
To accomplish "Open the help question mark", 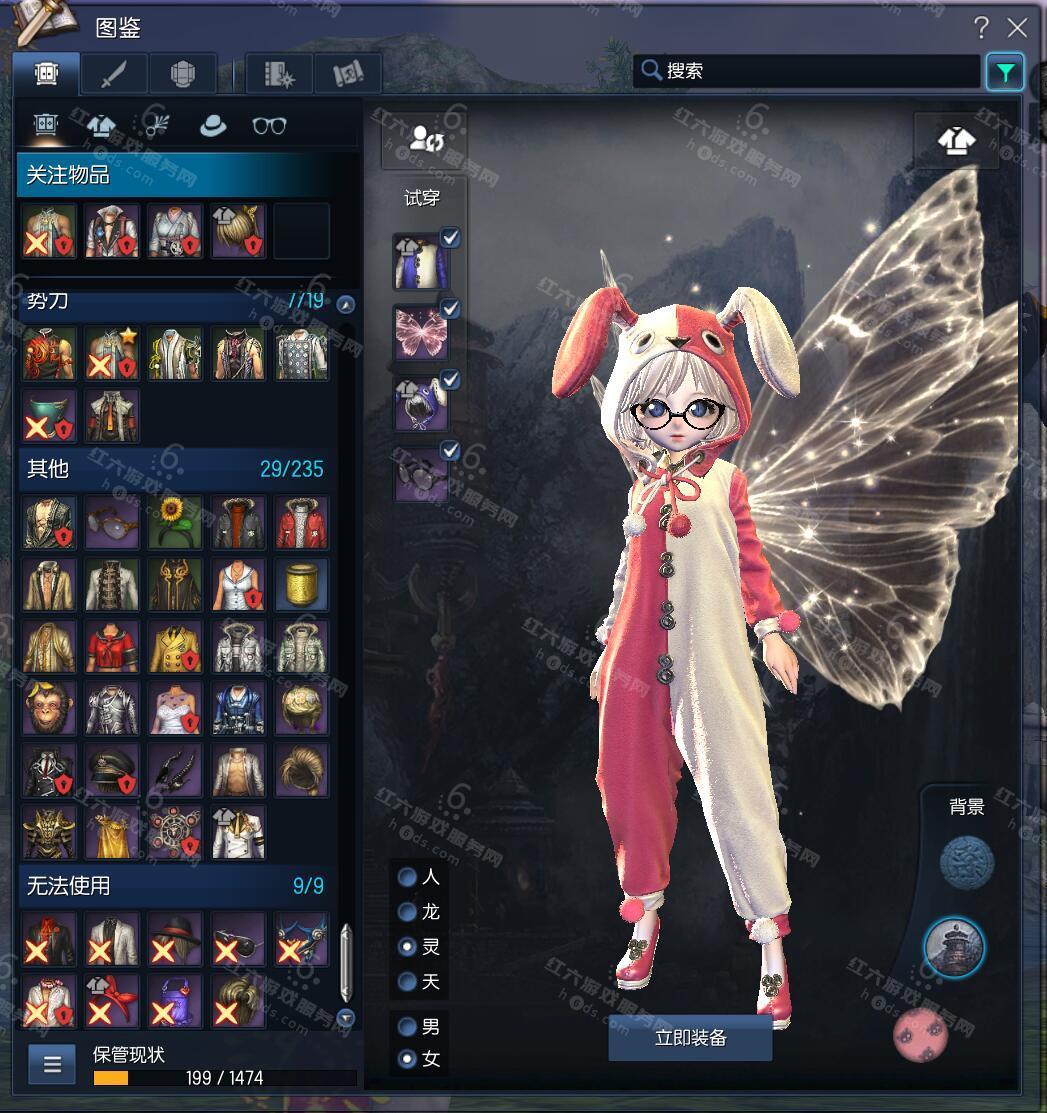I will (x=982, y=27).
